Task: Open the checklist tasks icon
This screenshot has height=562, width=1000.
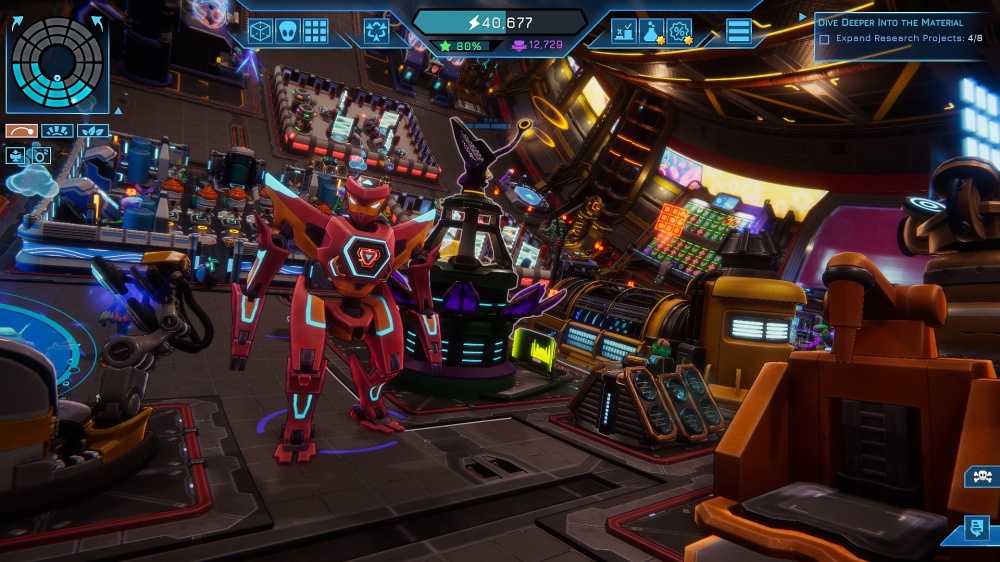Action: [625, 31]
